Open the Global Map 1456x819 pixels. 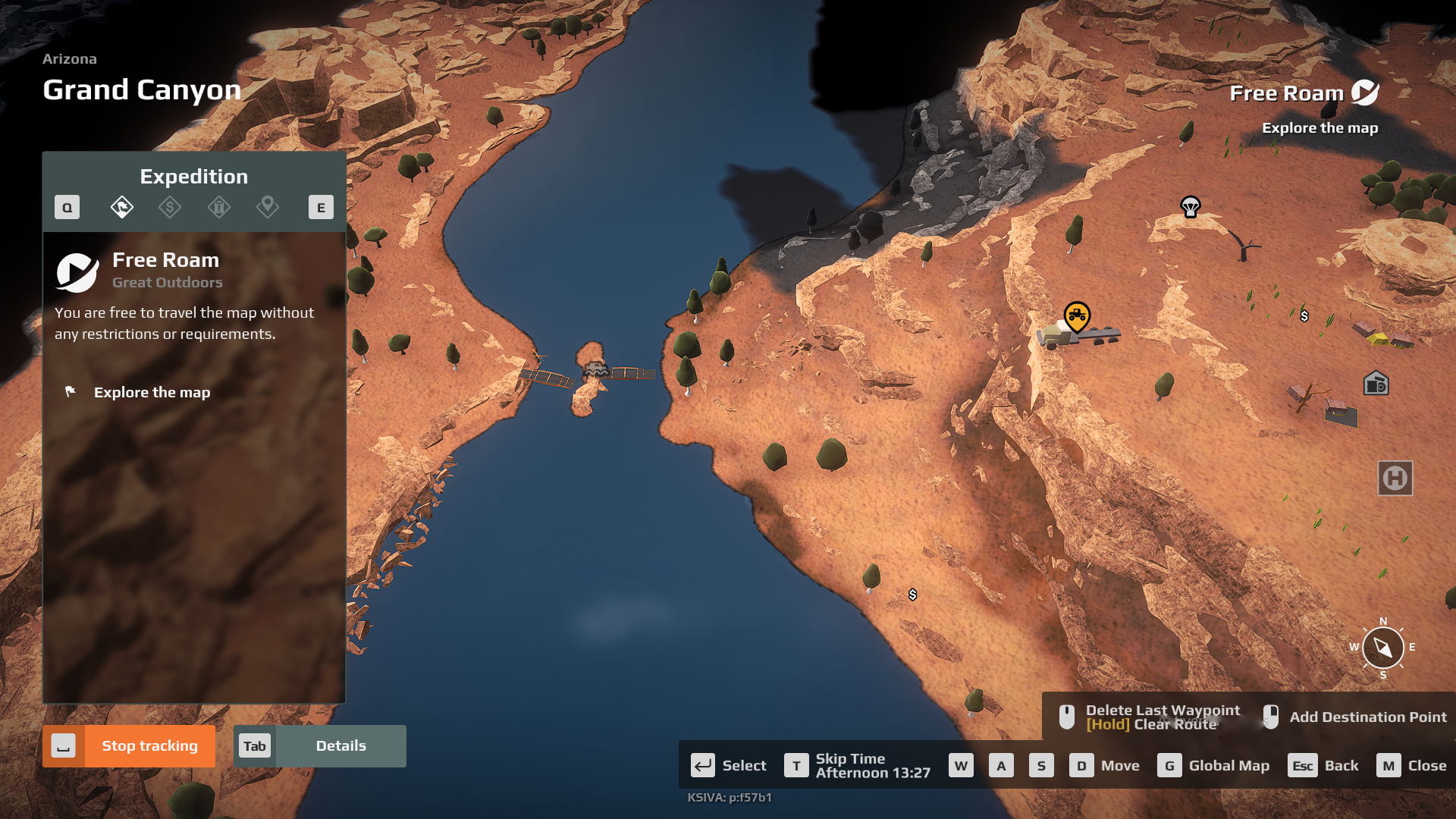pos(1213,765)
